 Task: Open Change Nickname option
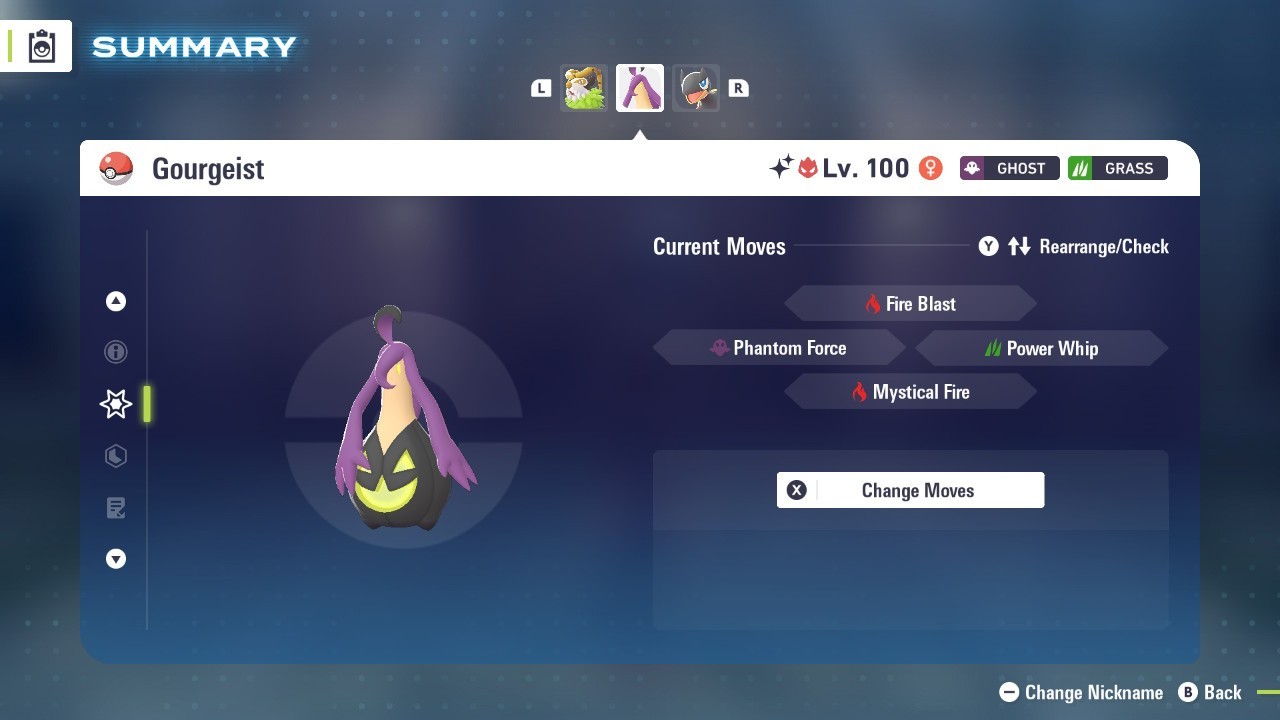1082,692
